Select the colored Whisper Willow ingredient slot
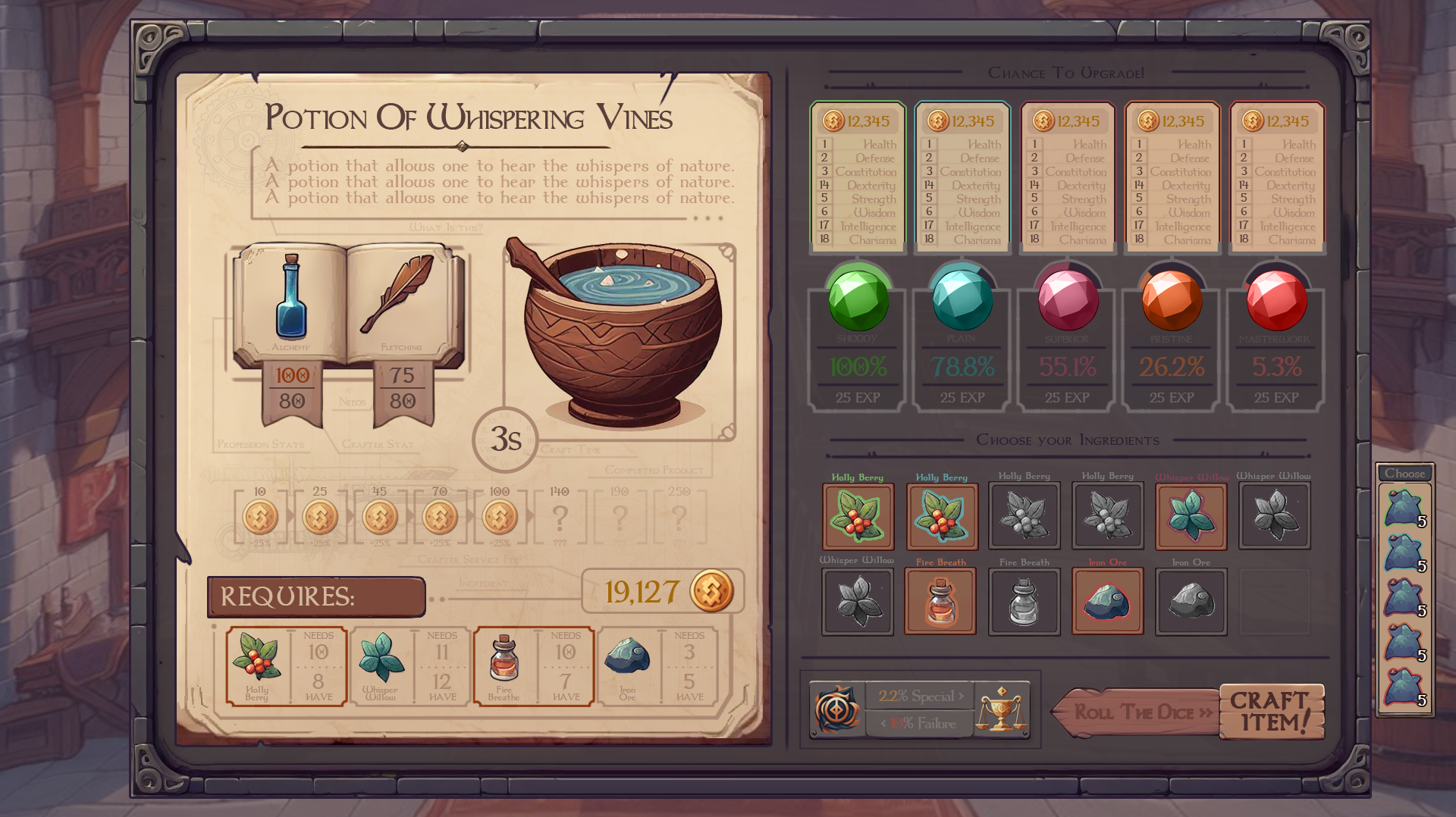This screenshot has height=817, width=1456. (x=1191, y=516)
